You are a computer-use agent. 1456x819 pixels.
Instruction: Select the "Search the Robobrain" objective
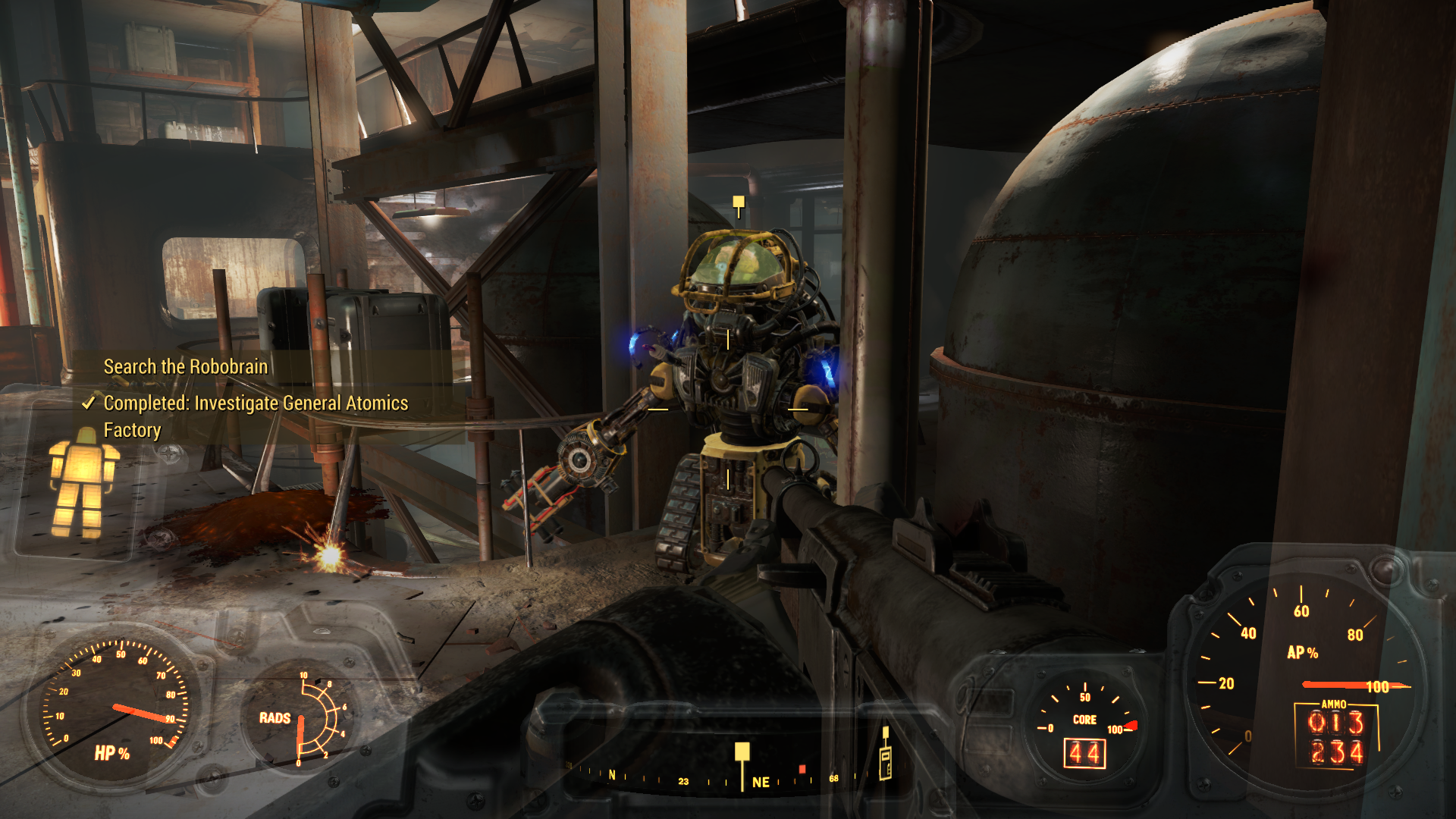185,367
